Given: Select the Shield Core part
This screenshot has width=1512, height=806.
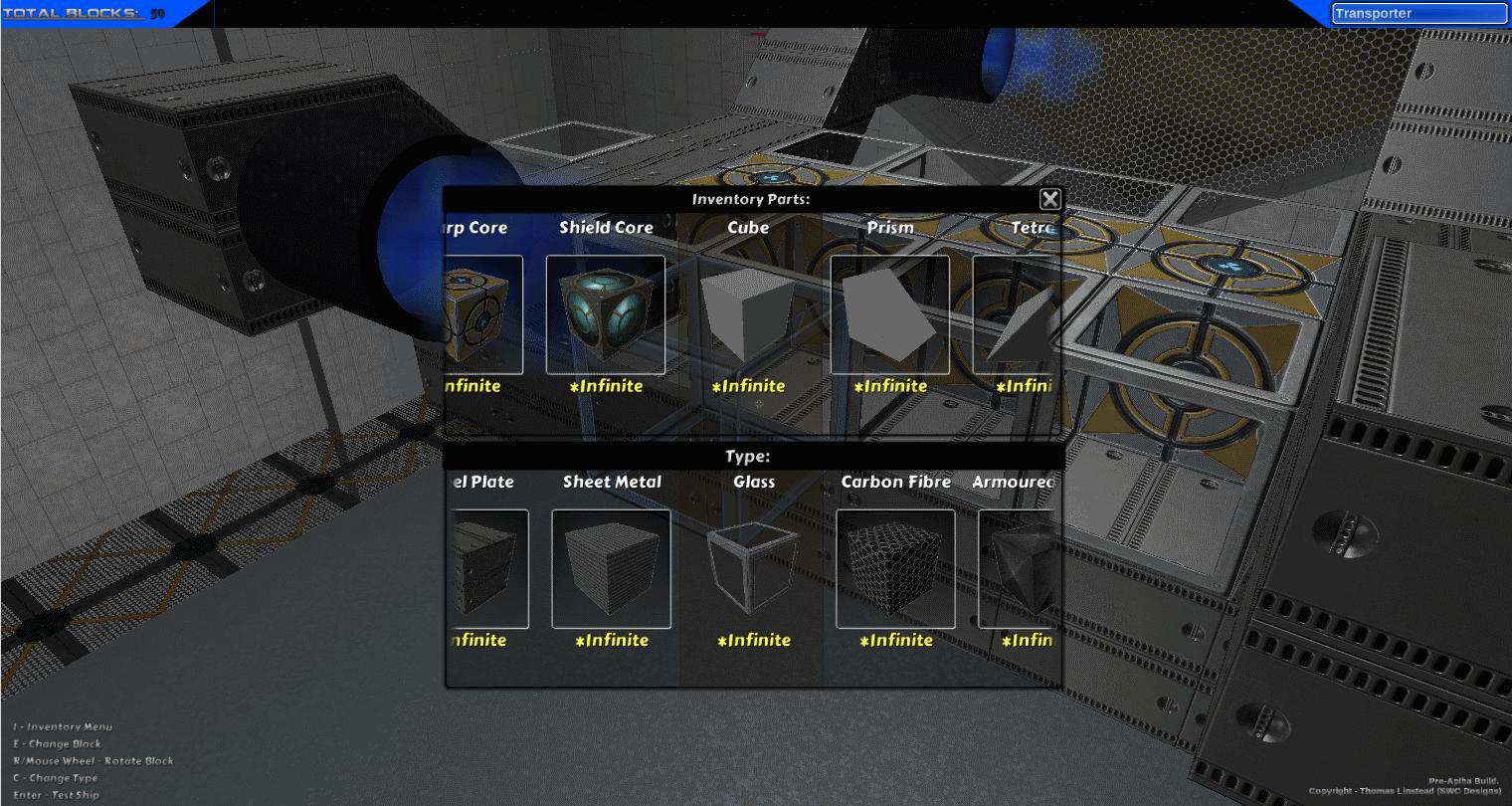Looking at the screenshot, I should point(606,313).
